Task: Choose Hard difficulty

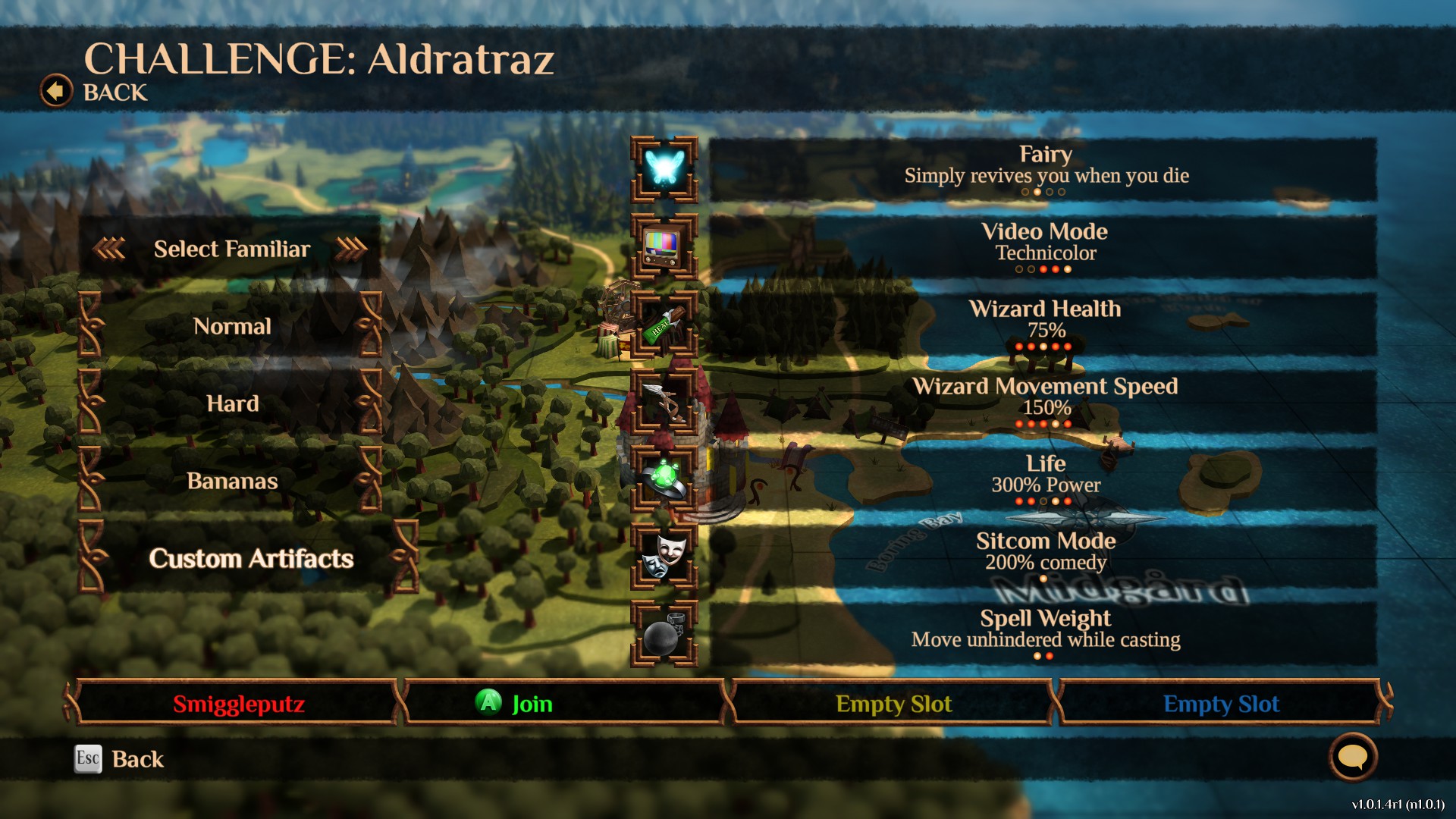Action: [231, 403]
